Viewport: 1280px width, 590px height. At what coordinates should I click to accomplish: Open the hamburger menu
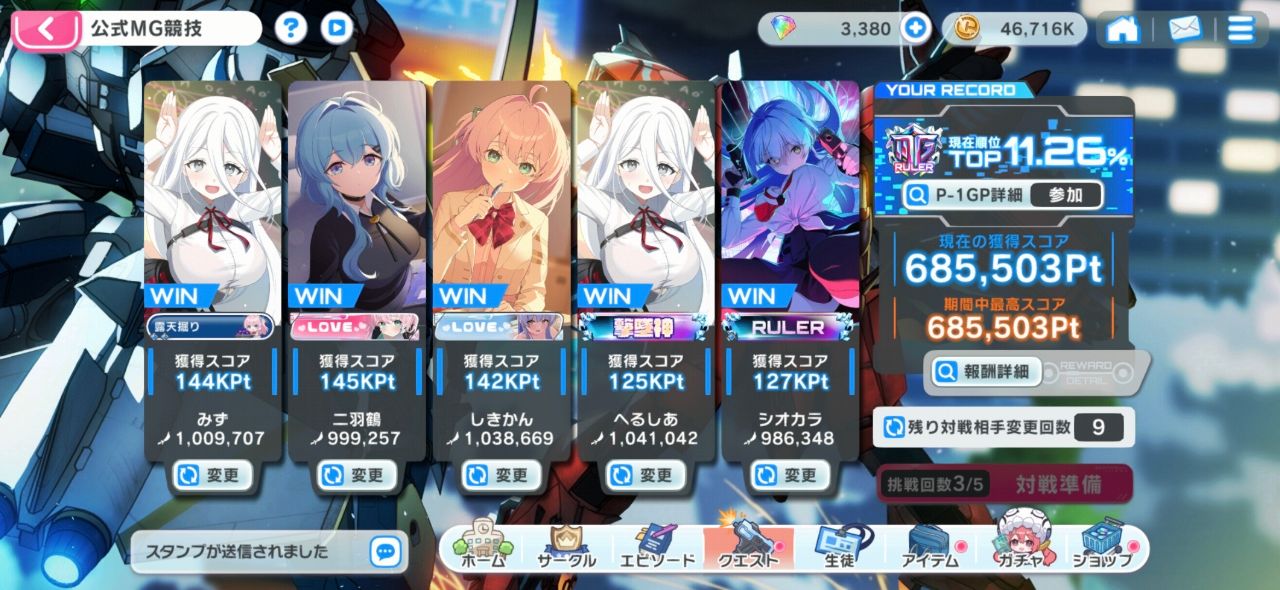(x=1241, y=29)
